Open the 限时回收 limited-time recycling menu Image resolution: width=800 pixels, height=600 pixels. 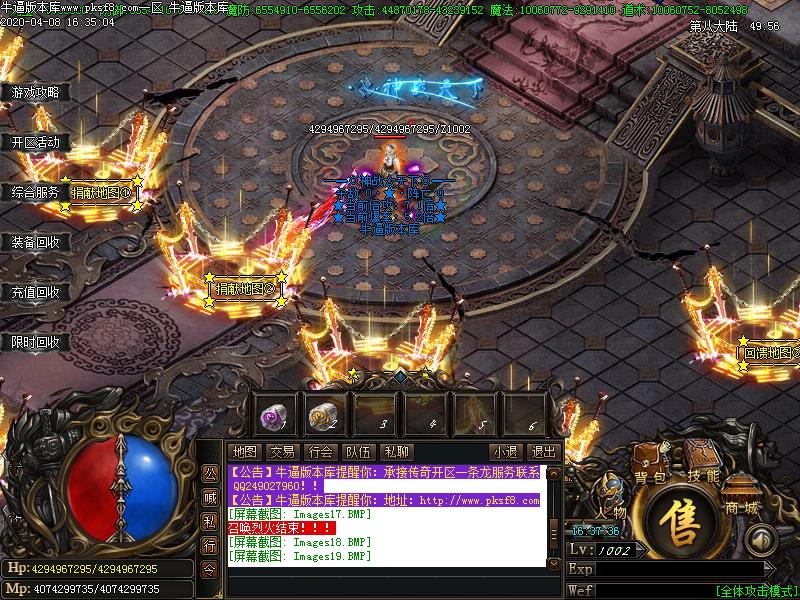(x=36, y=342)
